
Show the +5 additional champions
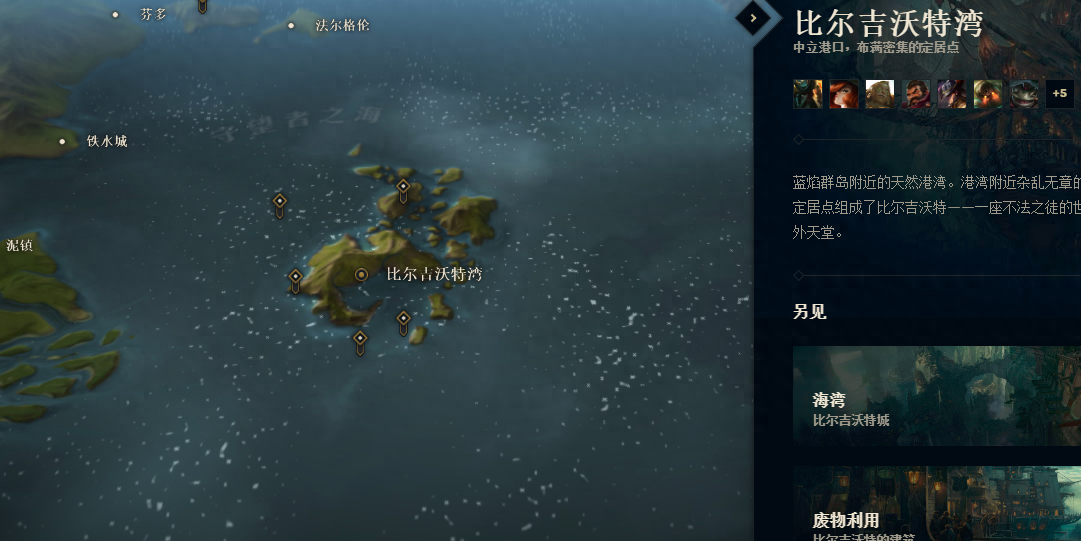[x=1060, y=94]
